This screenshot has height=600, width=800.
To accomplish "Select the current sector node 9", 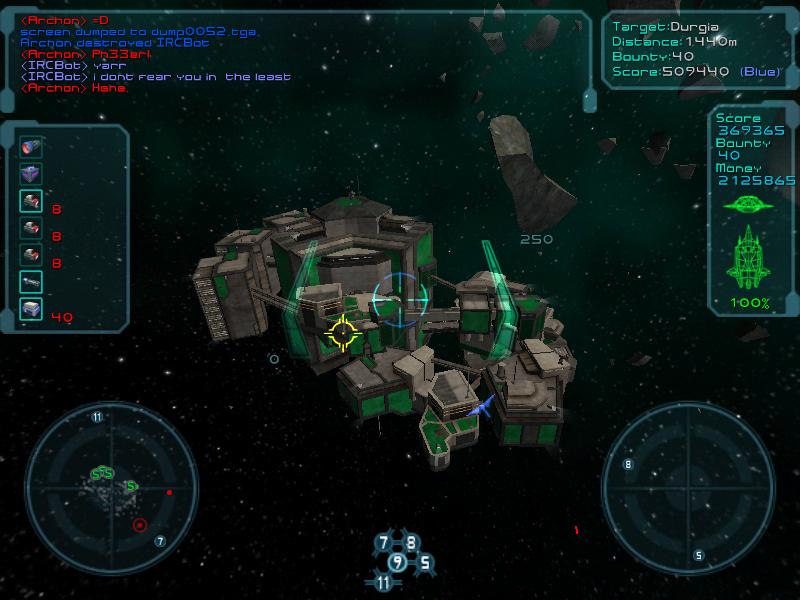I will point(397,562).
